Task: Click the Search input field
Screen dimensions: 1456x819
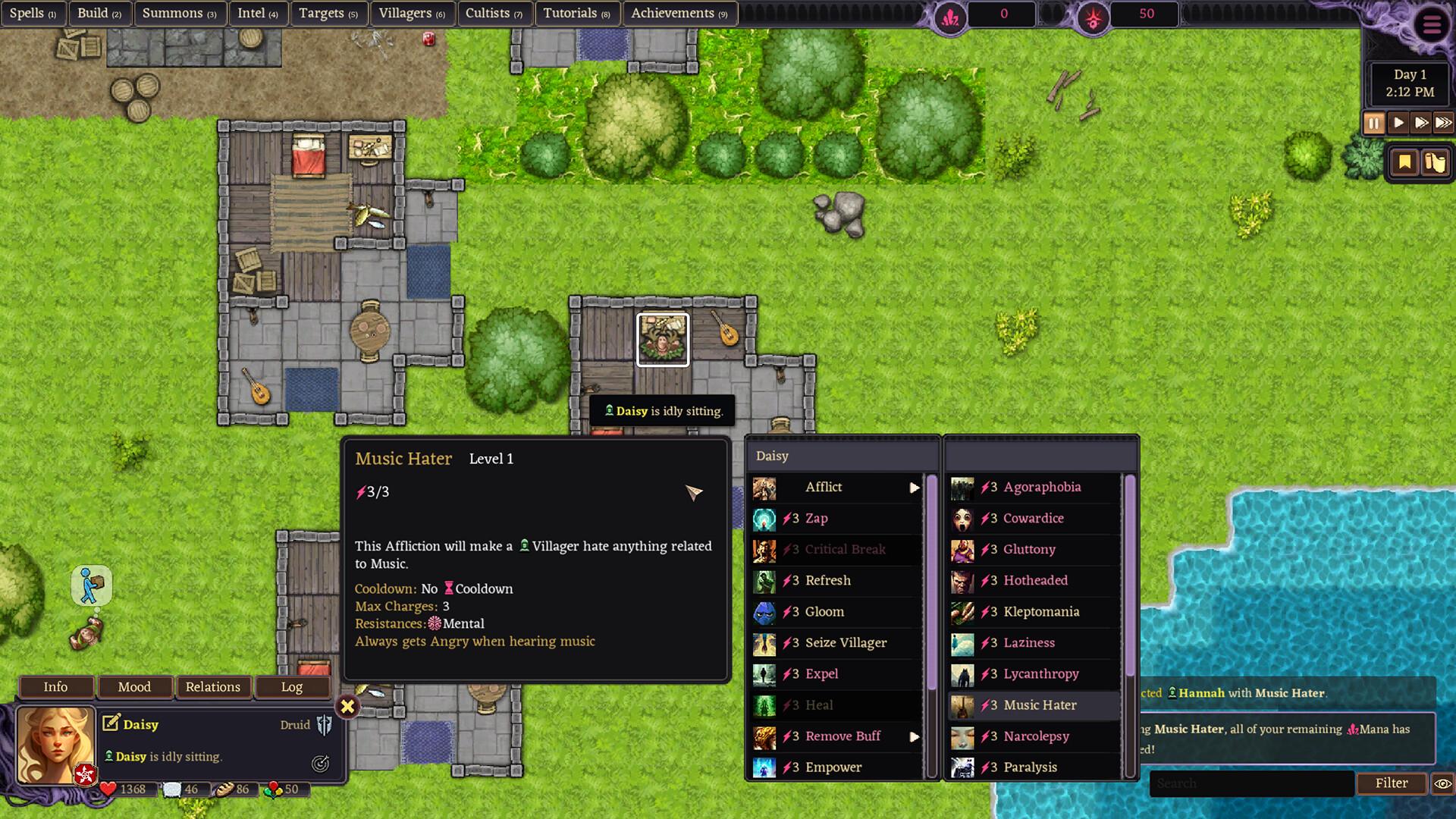Action: click(x=1251, y=783)
